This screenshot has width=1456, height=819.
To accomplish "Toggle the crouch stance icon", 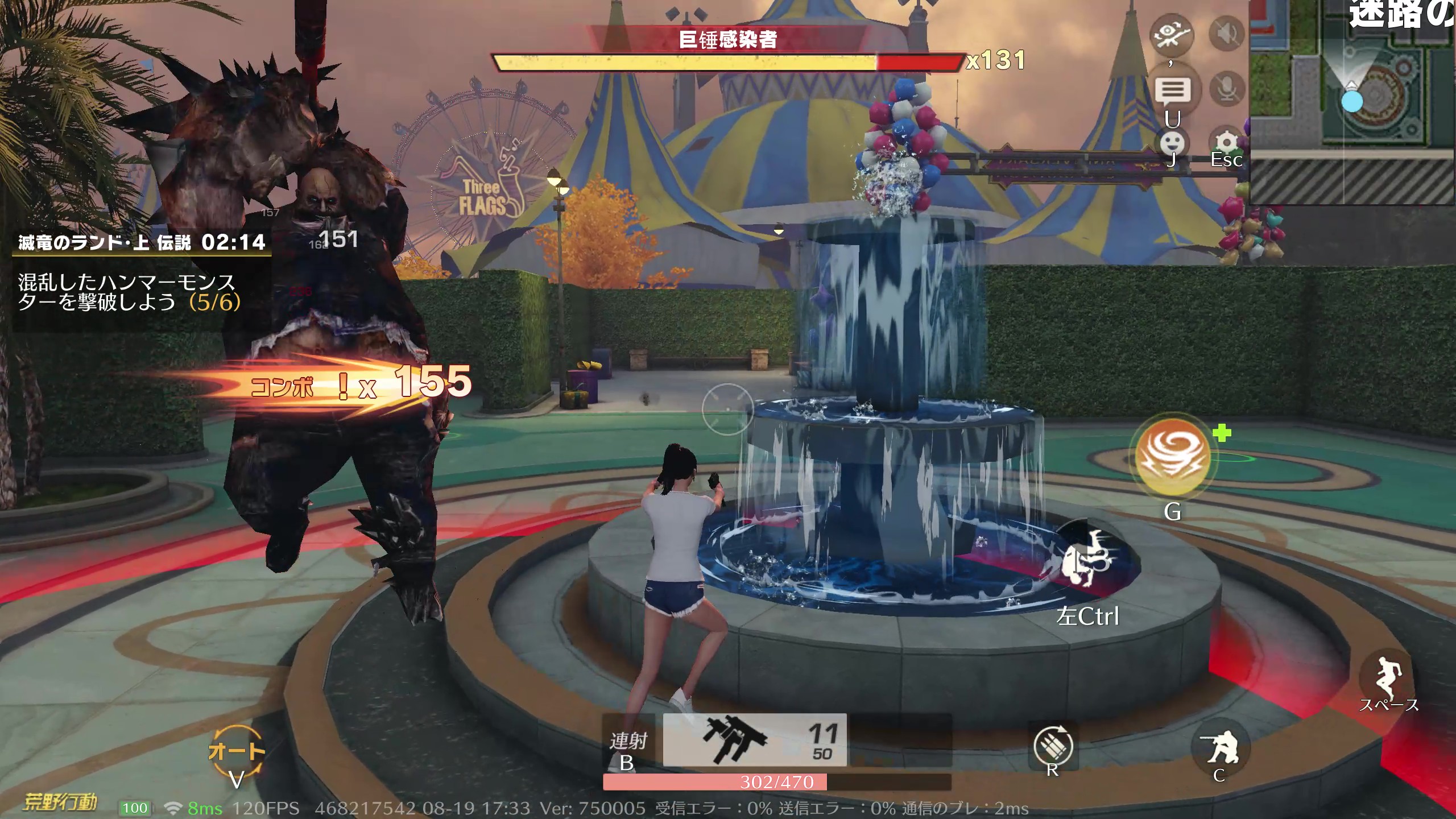I will pos(1219,747).
